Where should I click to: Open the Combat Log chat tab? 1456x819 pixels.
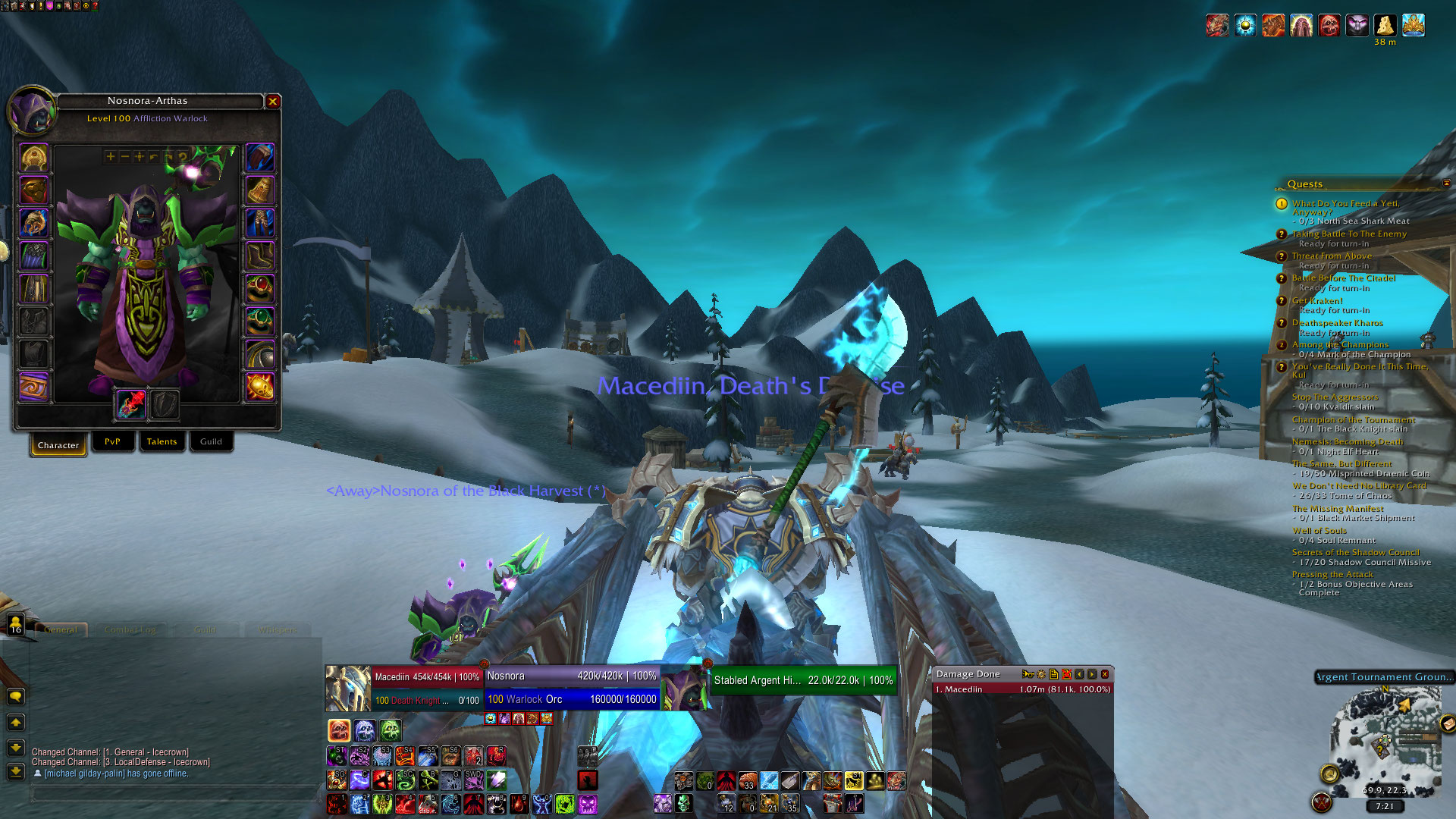(x=130, y=629)
